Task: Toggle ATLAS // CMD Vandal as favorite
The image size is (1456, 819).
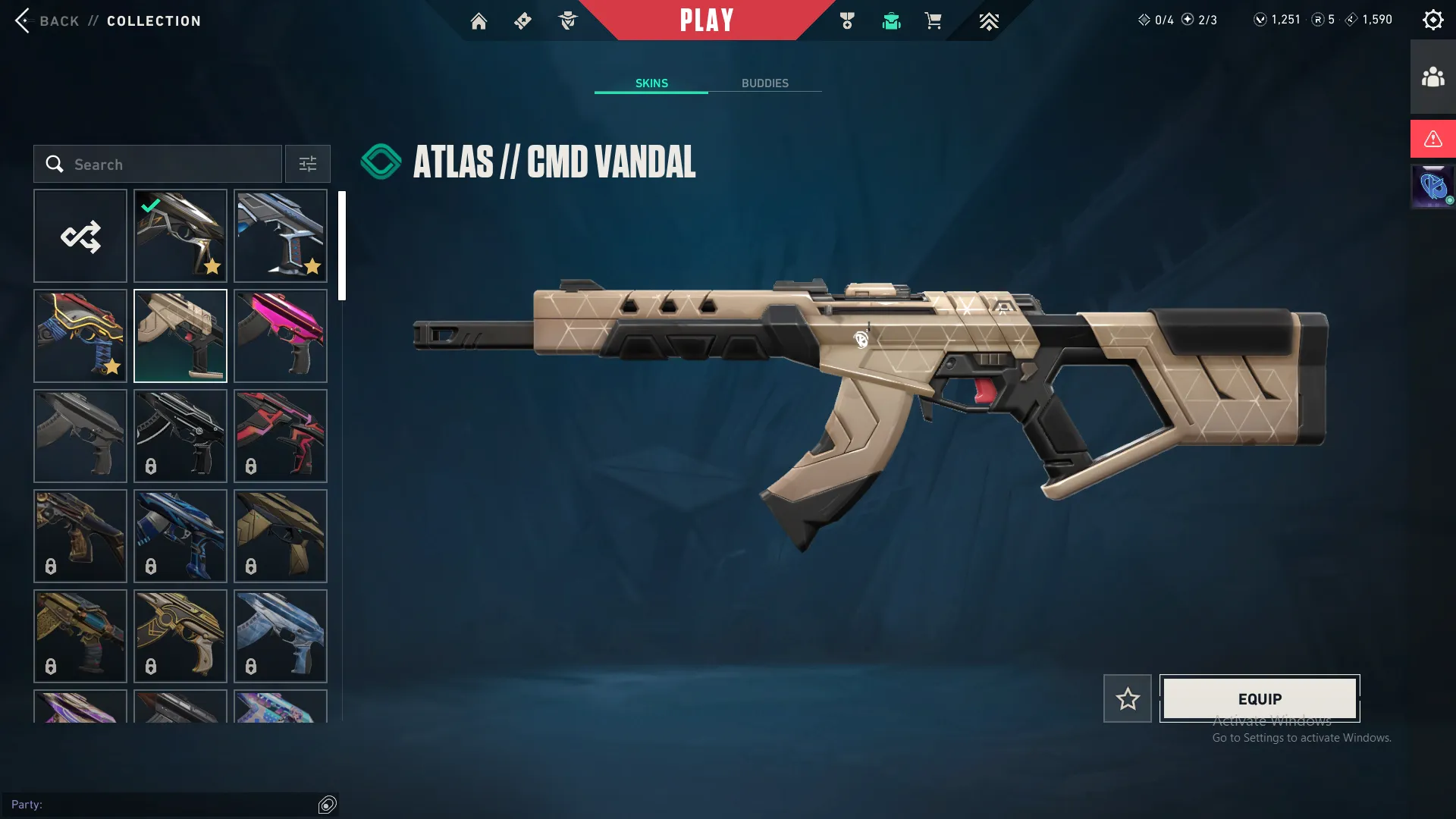Action: (1127, 698)
